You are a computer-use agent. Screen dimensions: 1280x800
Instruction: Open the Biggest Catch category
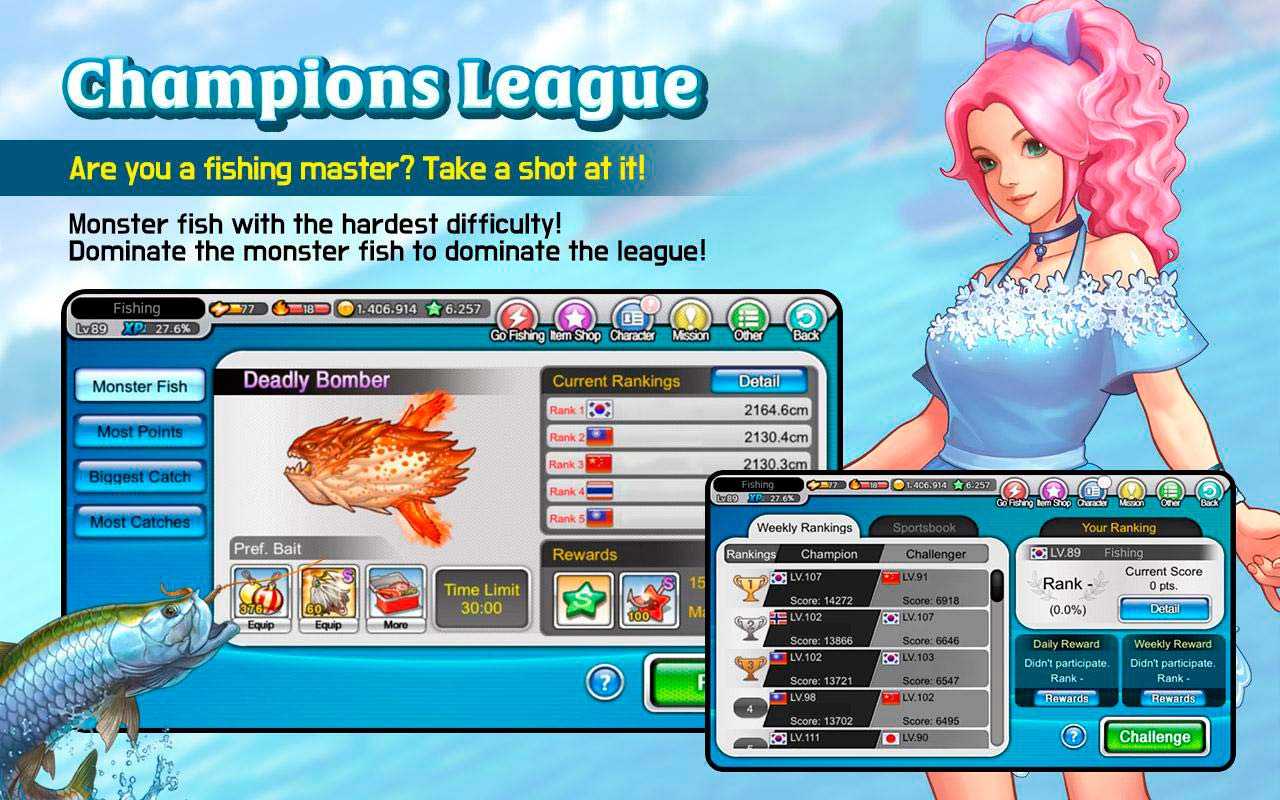coord(139,477)
